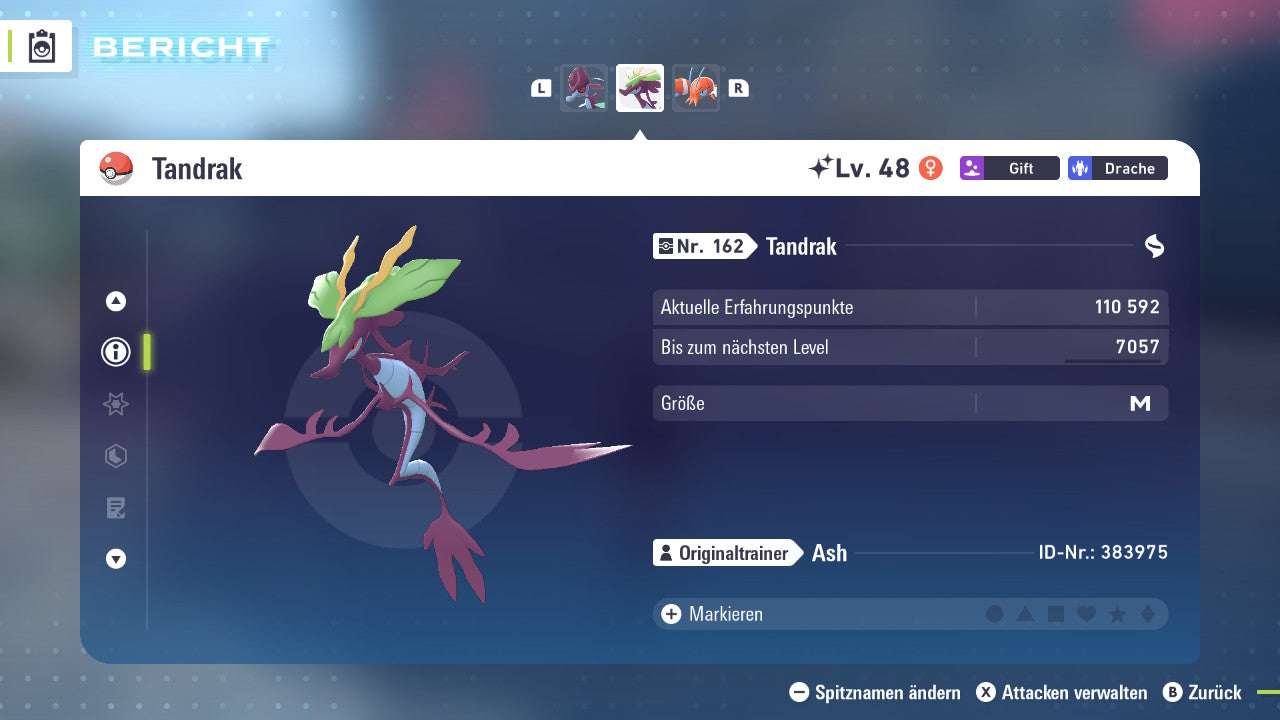Switch to the star-shaped stats tab
This screenshot has width=1280, height=720.
coord(116,404)
